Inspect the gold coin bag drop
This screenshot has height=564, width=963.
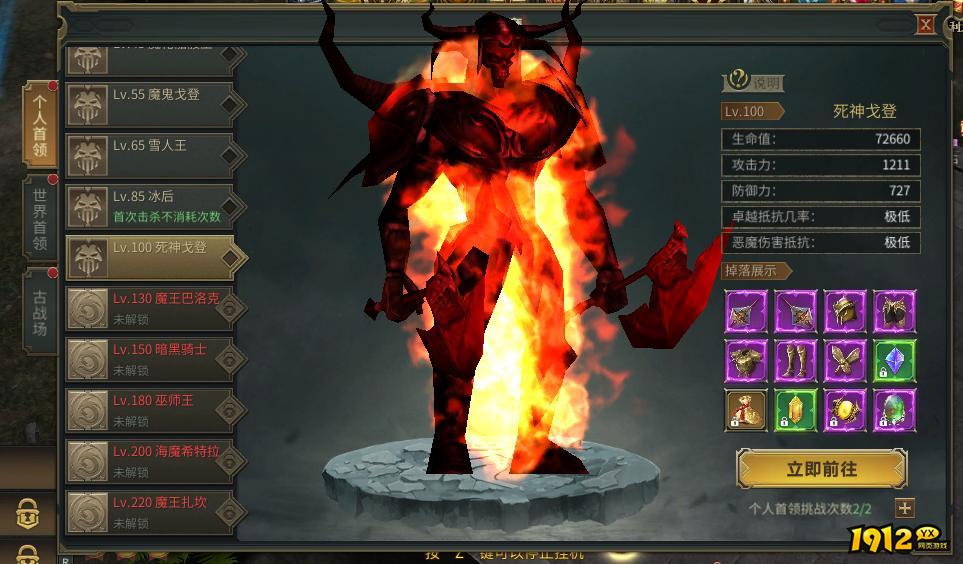pyautogui.click(x=746, y=410)
